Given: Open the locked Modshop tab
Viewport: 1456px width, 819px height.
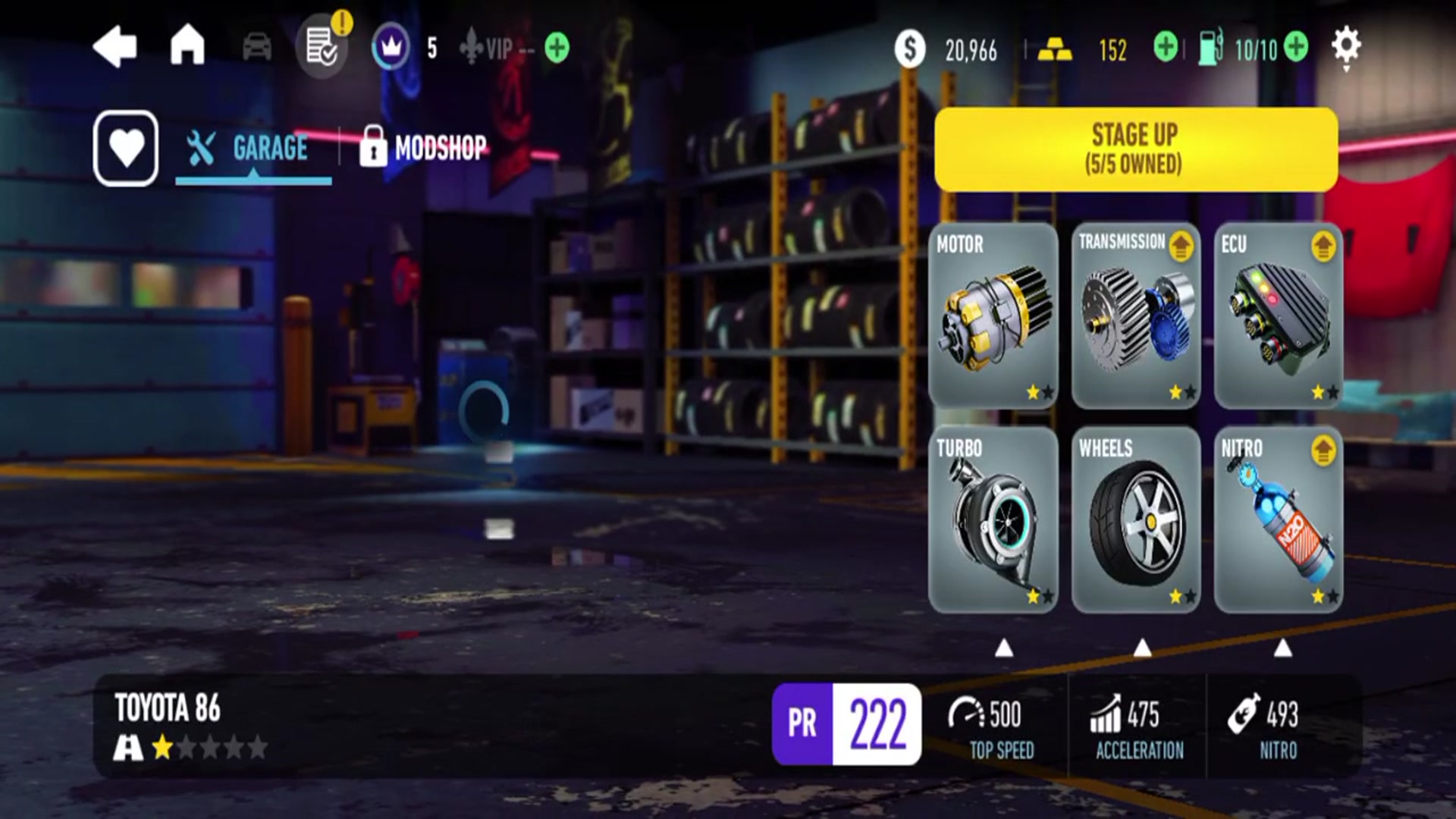Looking at the screenshot, I should [x=425, y=147].
